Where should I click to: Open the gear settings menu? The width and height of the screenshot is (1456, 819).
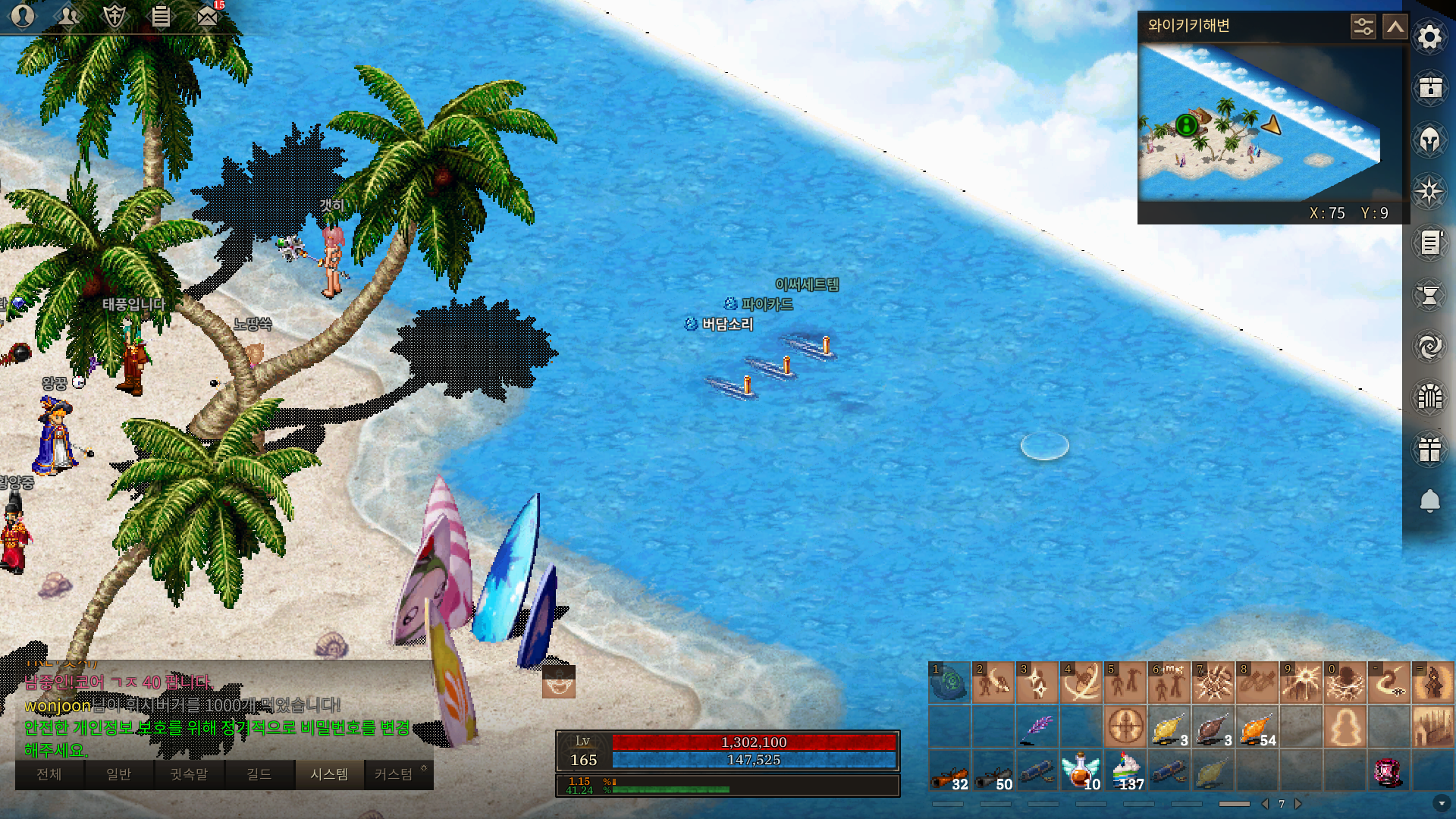(1429, 37)
